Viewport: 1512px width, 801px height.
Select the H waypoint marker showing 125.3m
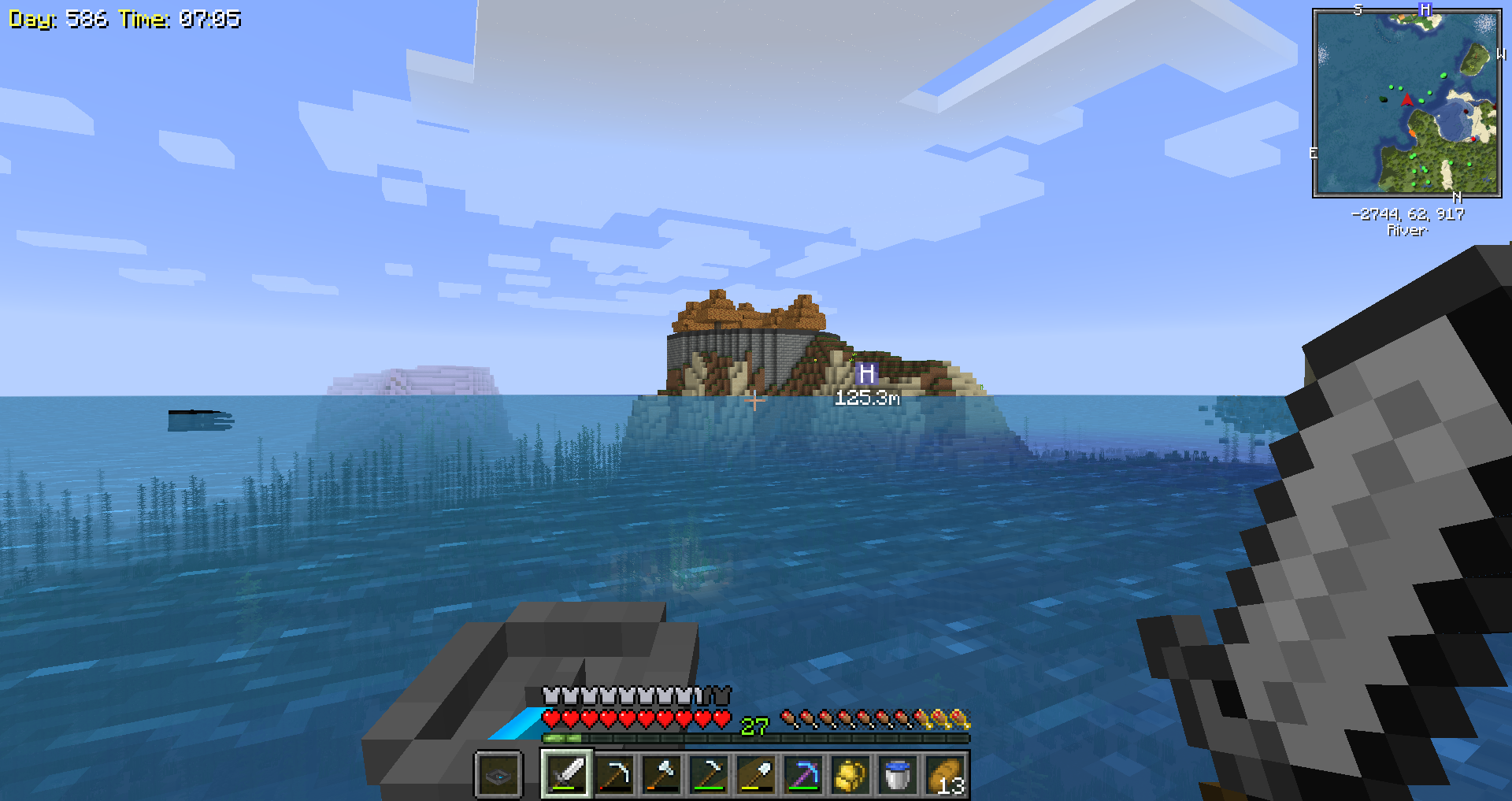[x=866, y=373]
